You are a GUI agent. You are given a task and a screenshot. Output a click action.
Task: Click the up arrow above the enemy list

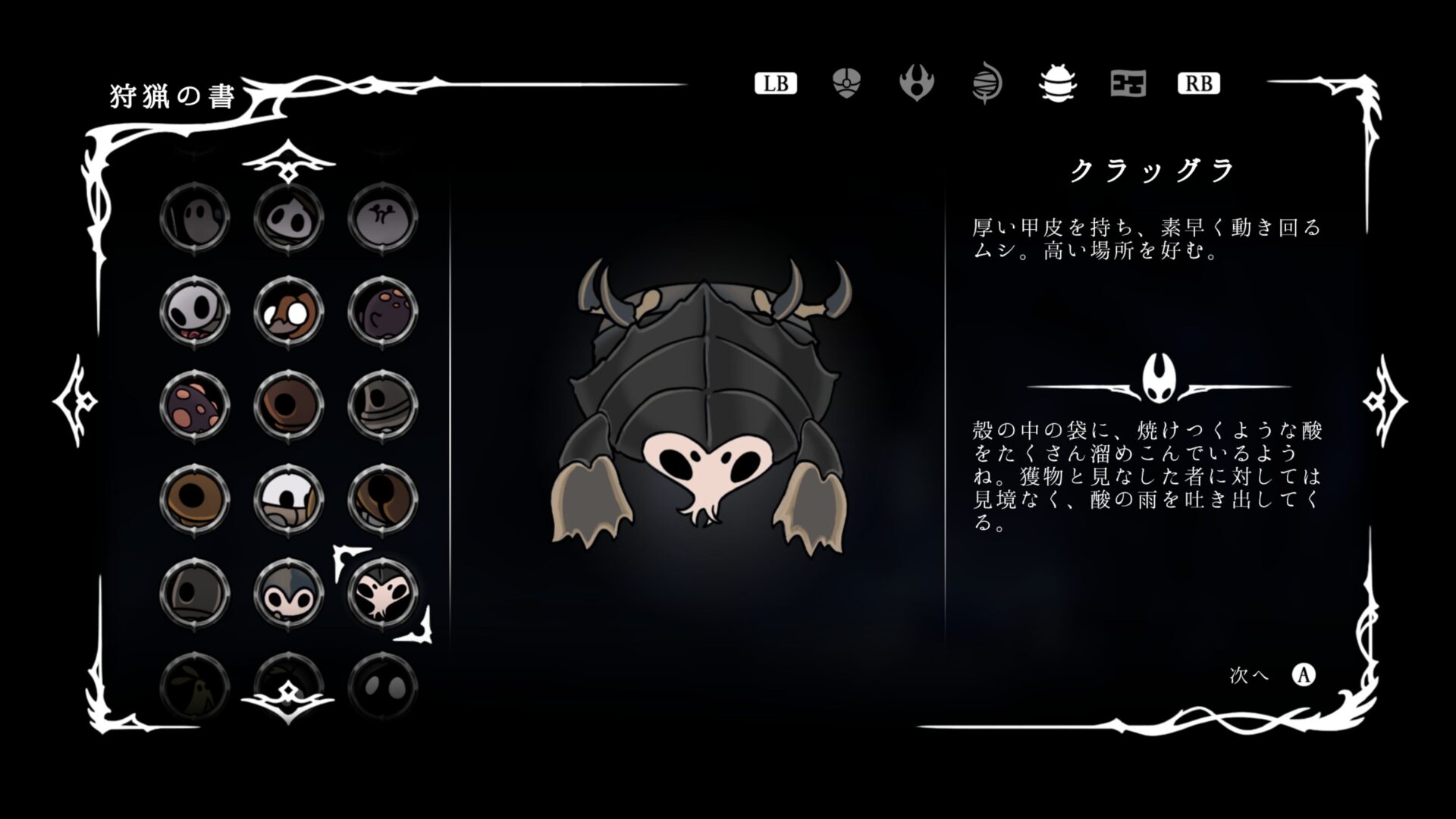(288, 162)
